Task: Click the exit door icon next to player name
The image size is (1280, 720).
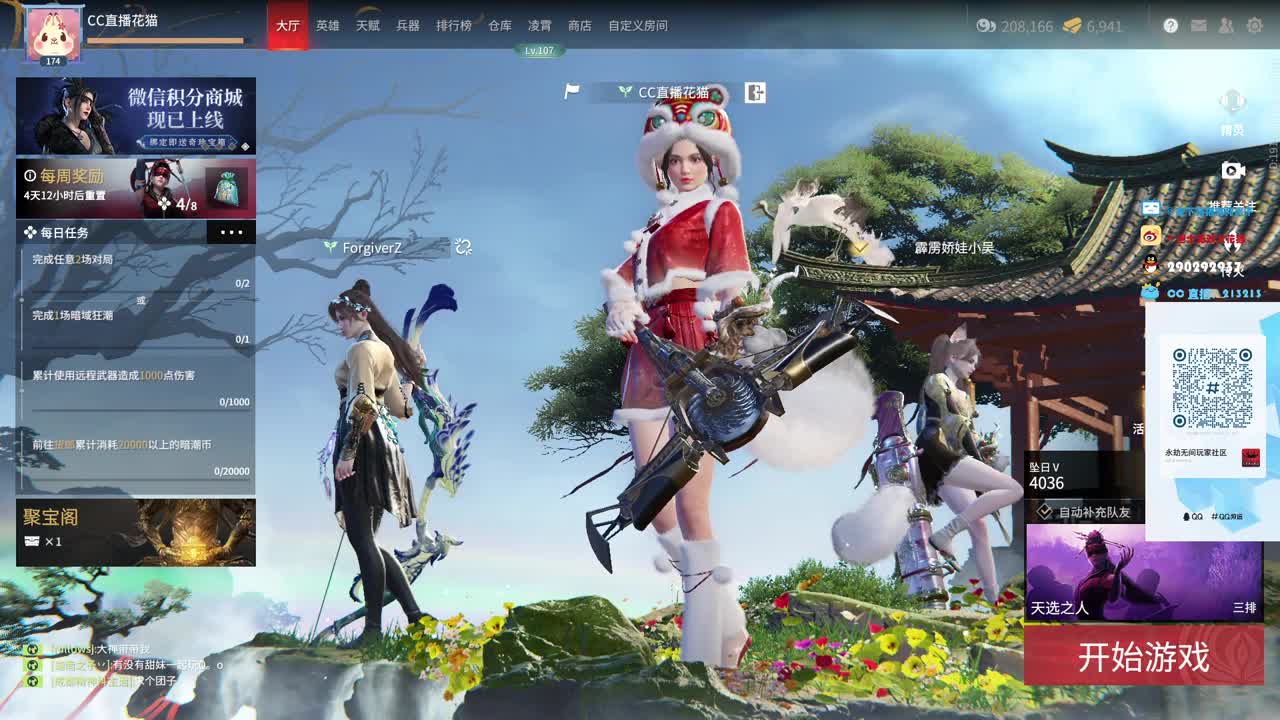Action: (755, 92)
